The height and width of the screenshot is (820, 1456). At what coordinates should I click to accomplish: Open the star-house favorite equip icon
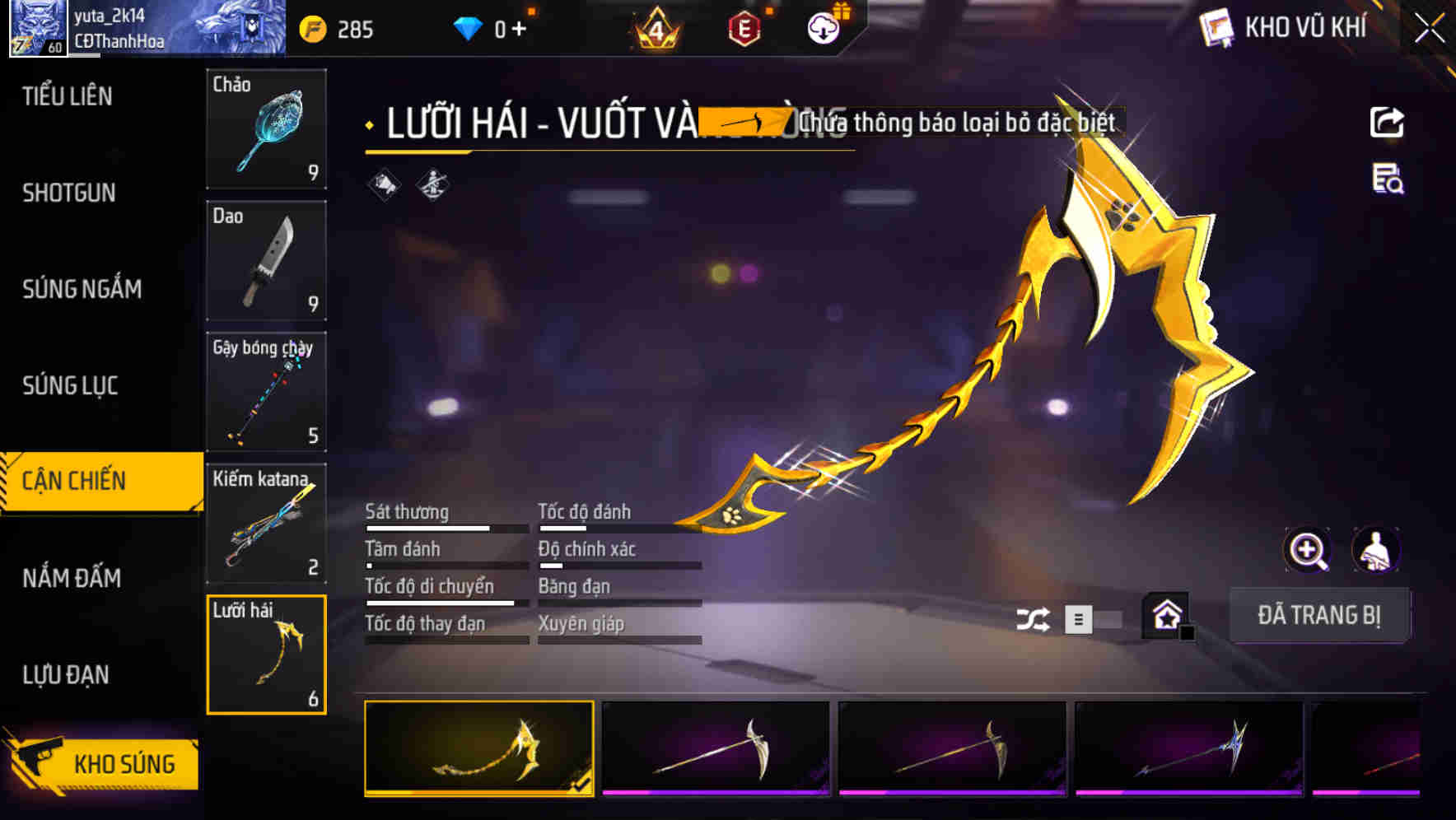1164,615
